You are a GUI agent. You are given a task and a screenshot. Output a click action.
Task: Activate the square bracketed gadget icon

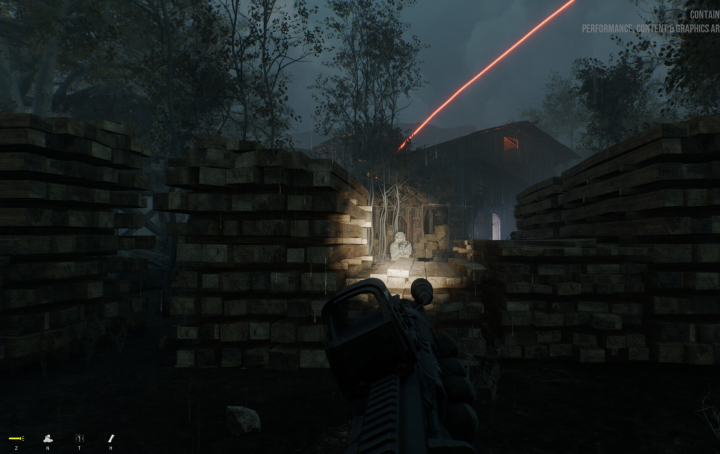click(79, 437)
